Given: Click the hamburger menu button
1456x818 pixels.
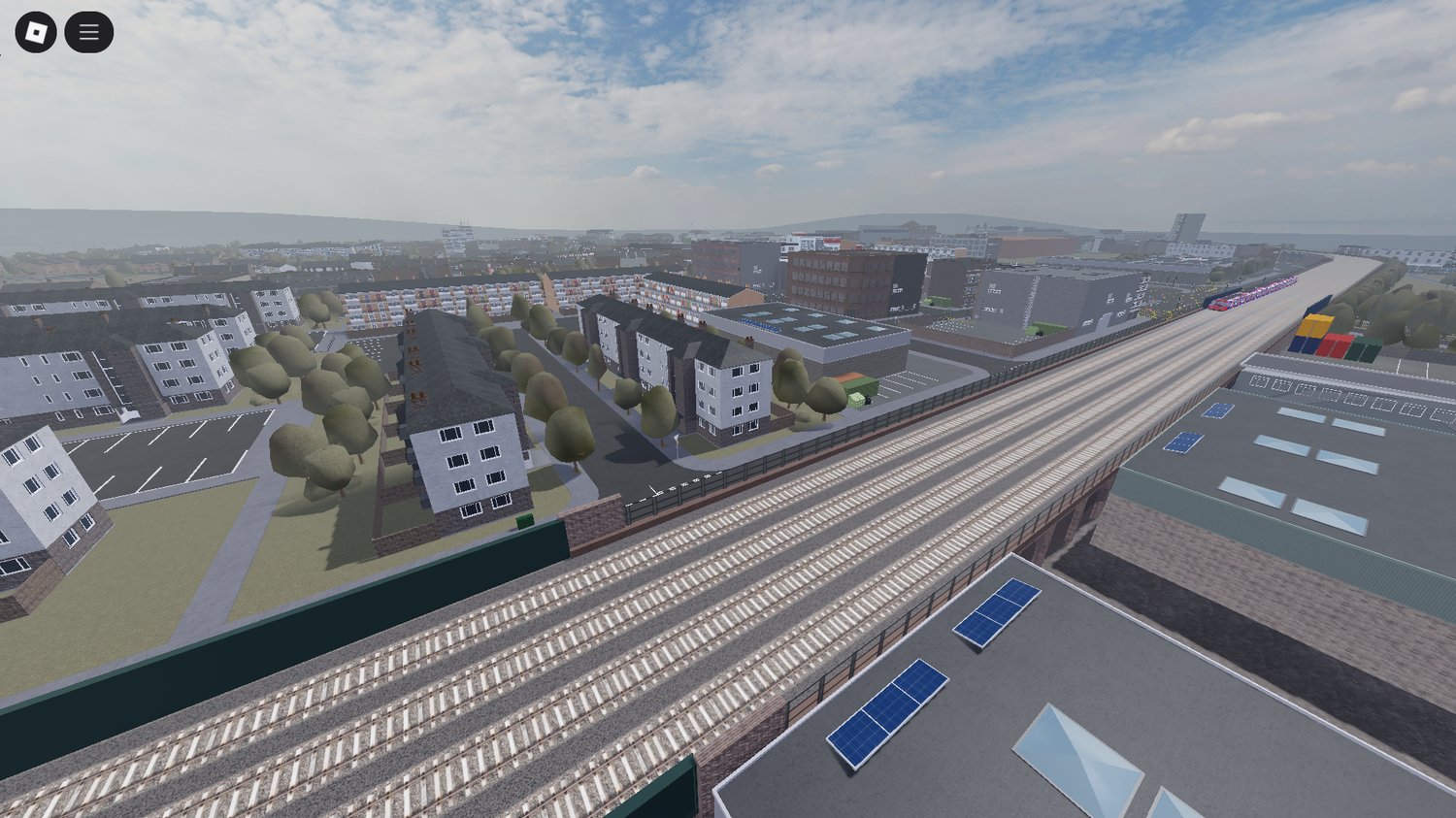Looking at the screenshot, I should (88, 30).
